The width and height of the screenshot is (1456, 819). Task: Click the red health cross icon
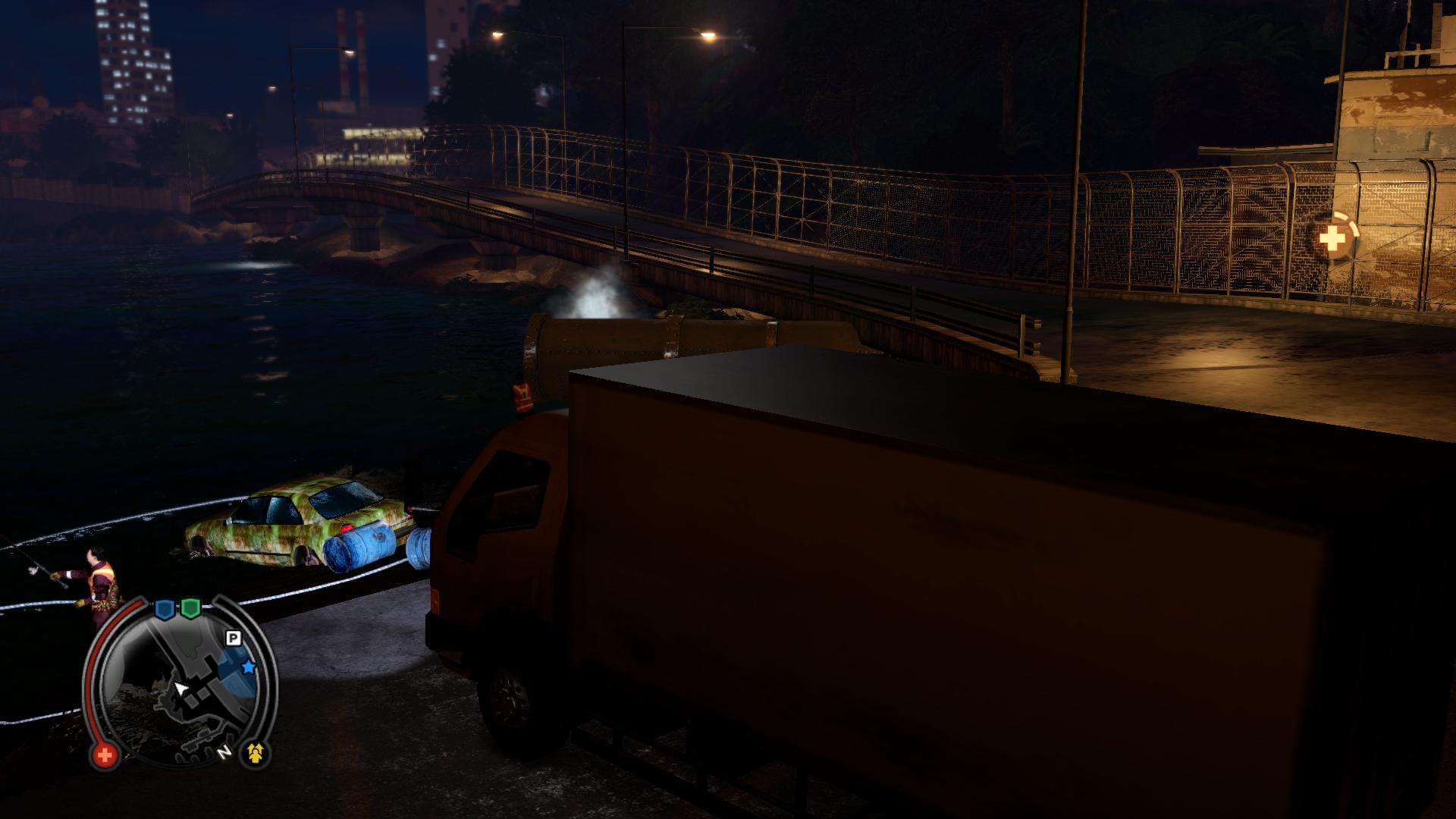(105, 755)
